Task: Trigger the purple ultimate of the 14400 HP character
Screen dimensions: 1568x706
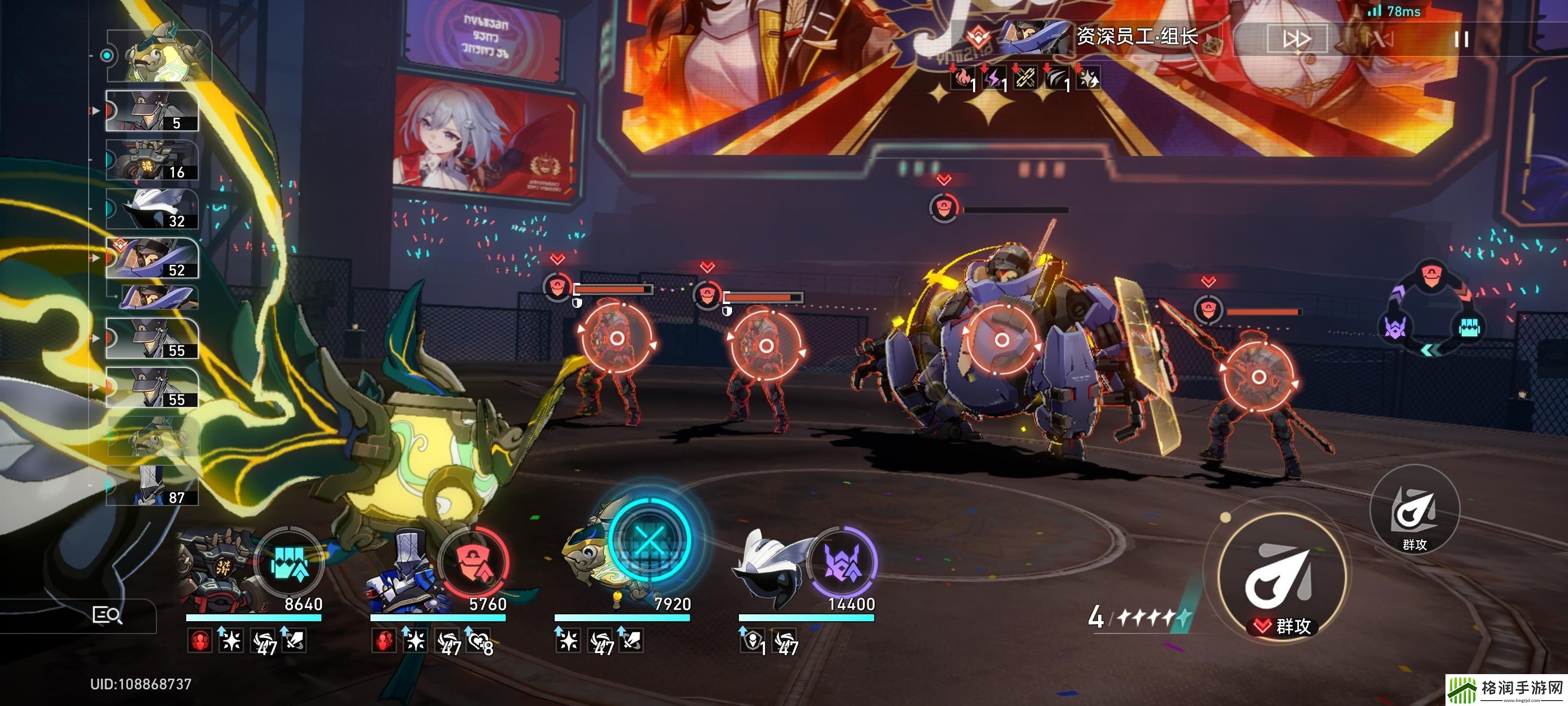Action: [x=842, y=562]
